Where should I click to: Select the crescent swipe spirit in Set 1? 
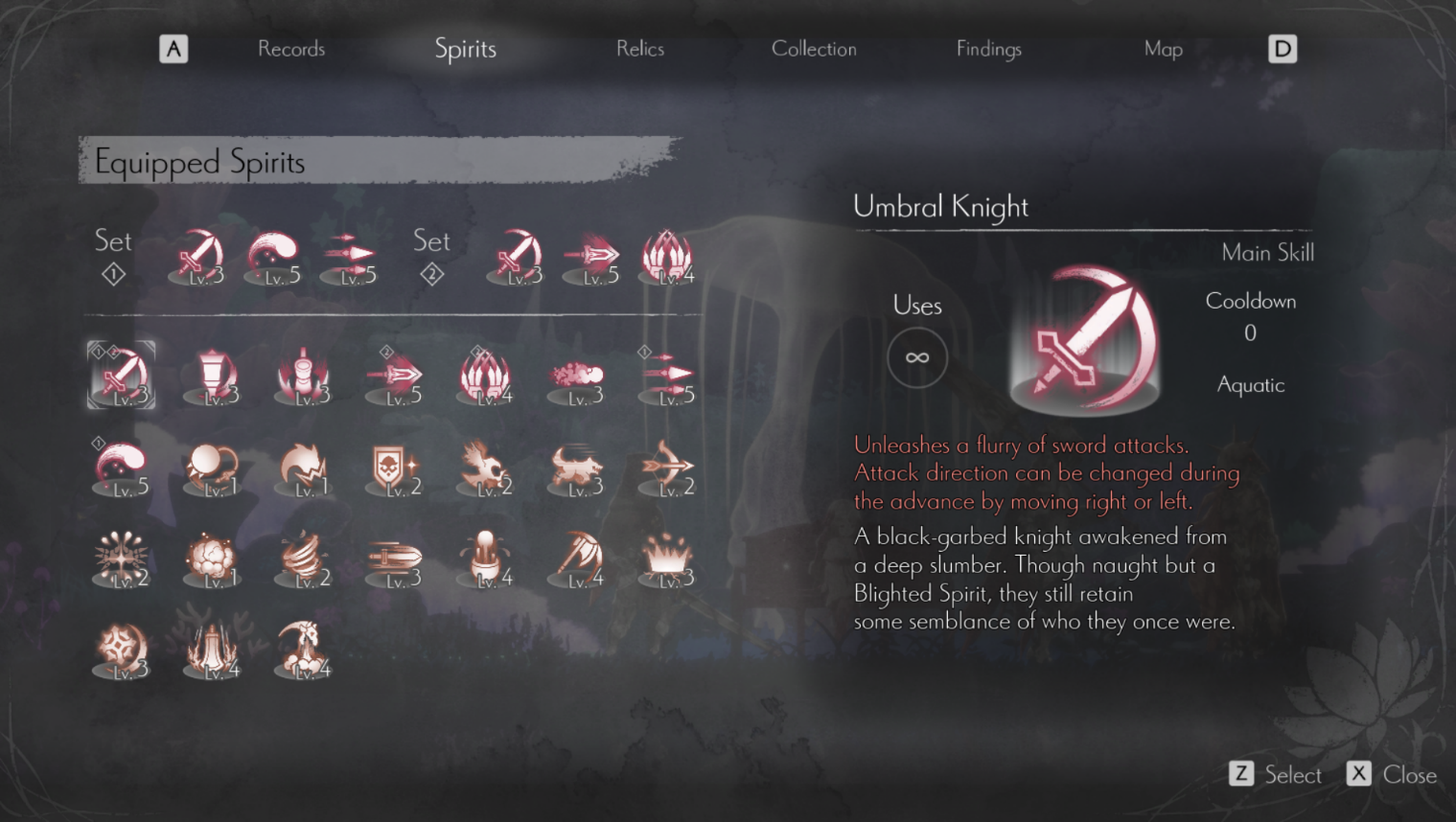coord(274,257)
